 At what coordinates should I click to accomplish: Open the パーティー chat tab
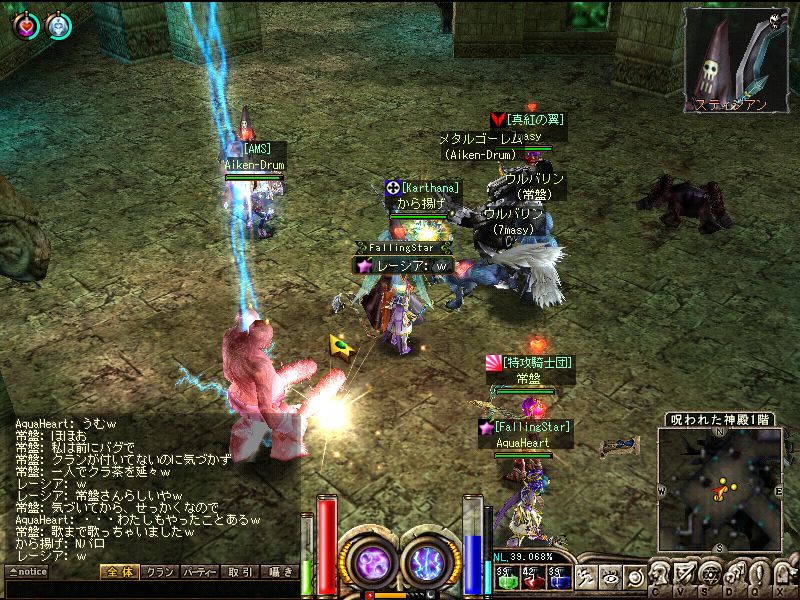pyautogui.click(x=200, y=572)
